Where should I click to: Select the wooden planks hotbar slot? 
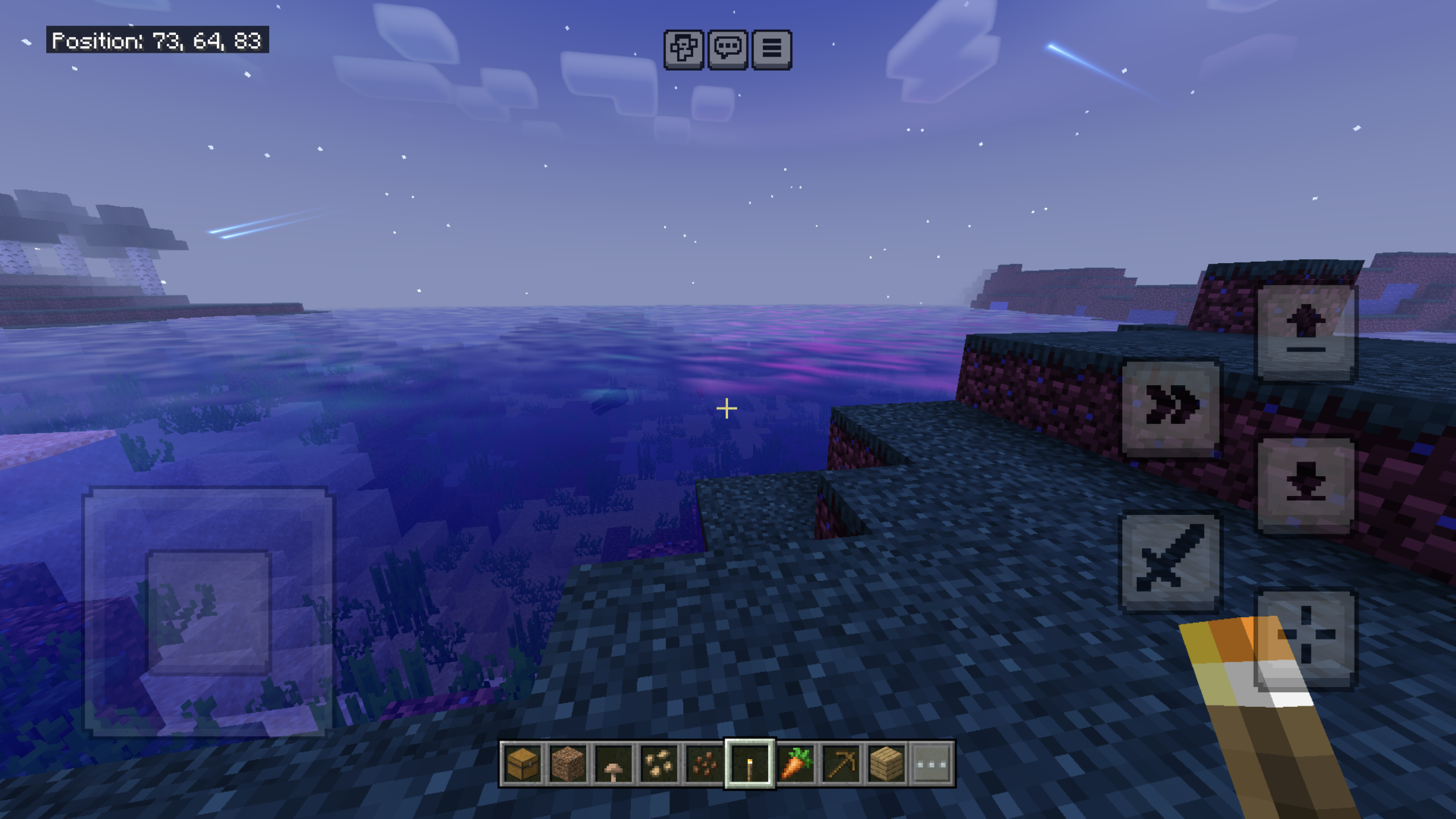(886, 764)
